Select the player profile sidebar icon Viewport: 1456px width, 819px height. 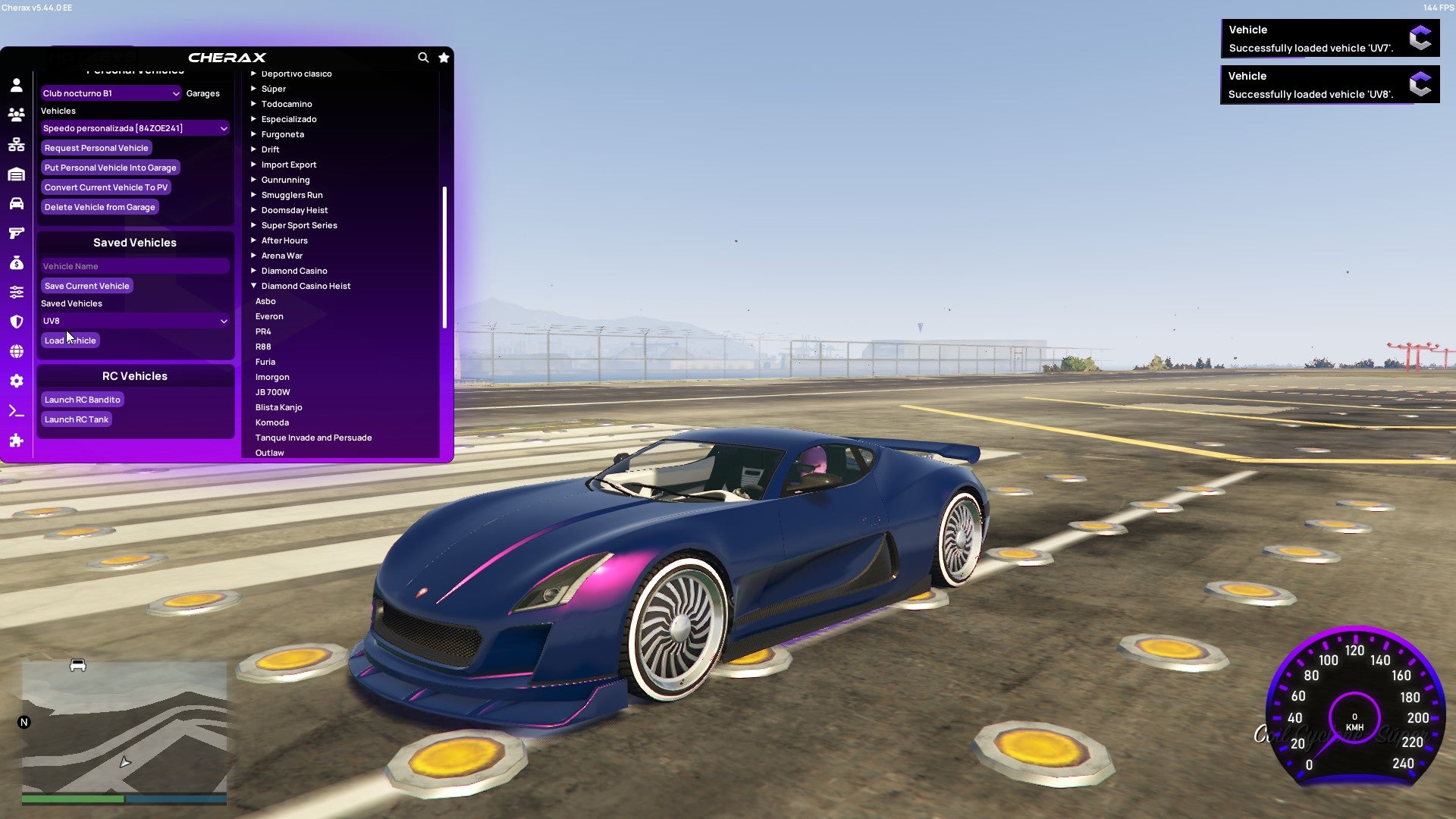coord(17,86)
